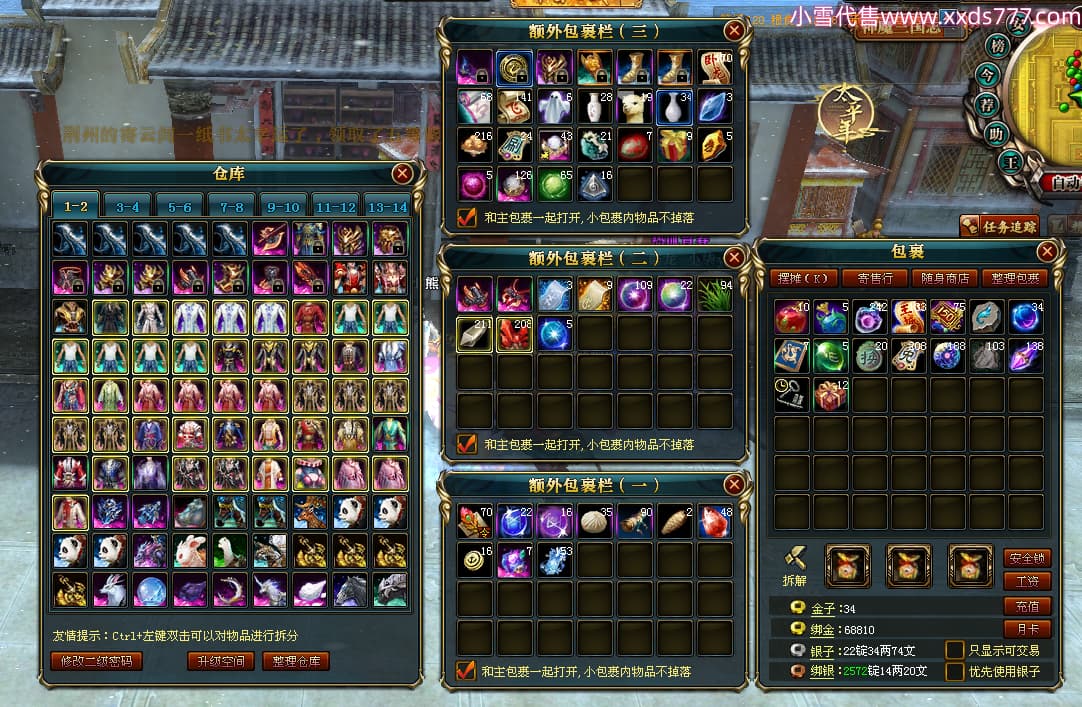
Task: Close the 包裹 bag window
Action: (1047, 251)
